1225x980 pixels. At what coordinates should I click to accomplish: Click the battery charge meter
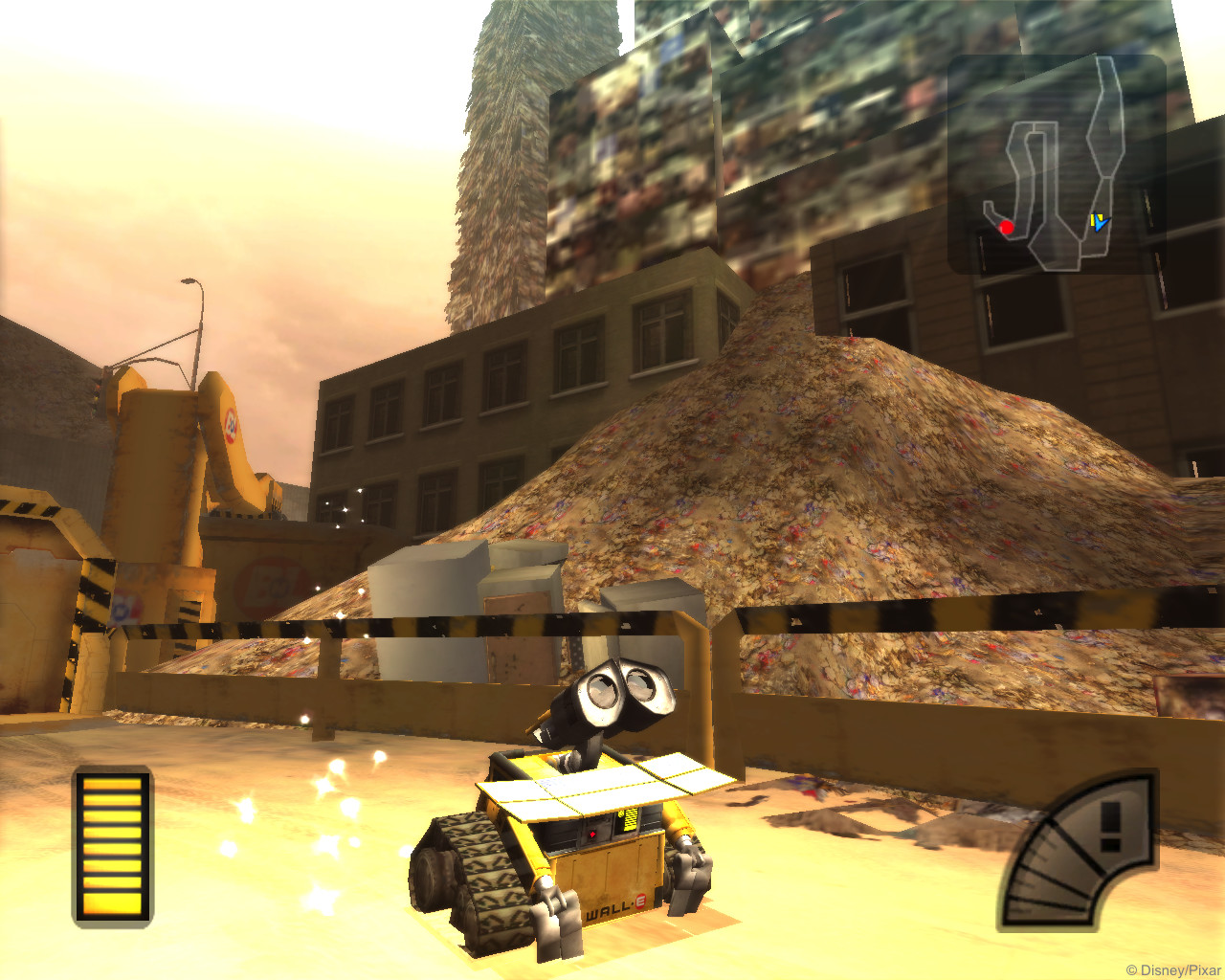coord(112,847)
